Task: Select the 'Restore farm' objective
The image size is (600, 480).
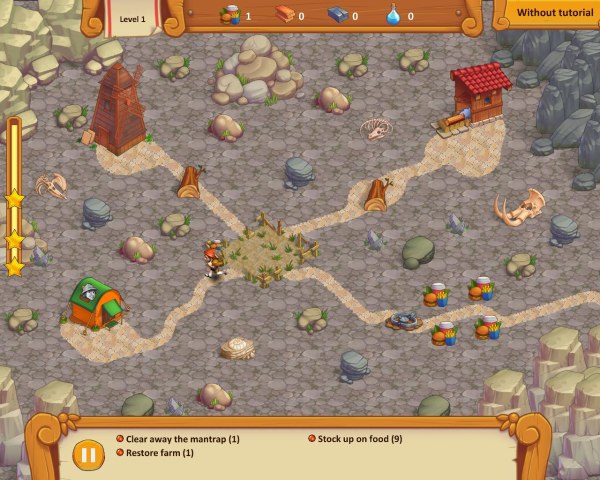Action: (x=159, y=453)
